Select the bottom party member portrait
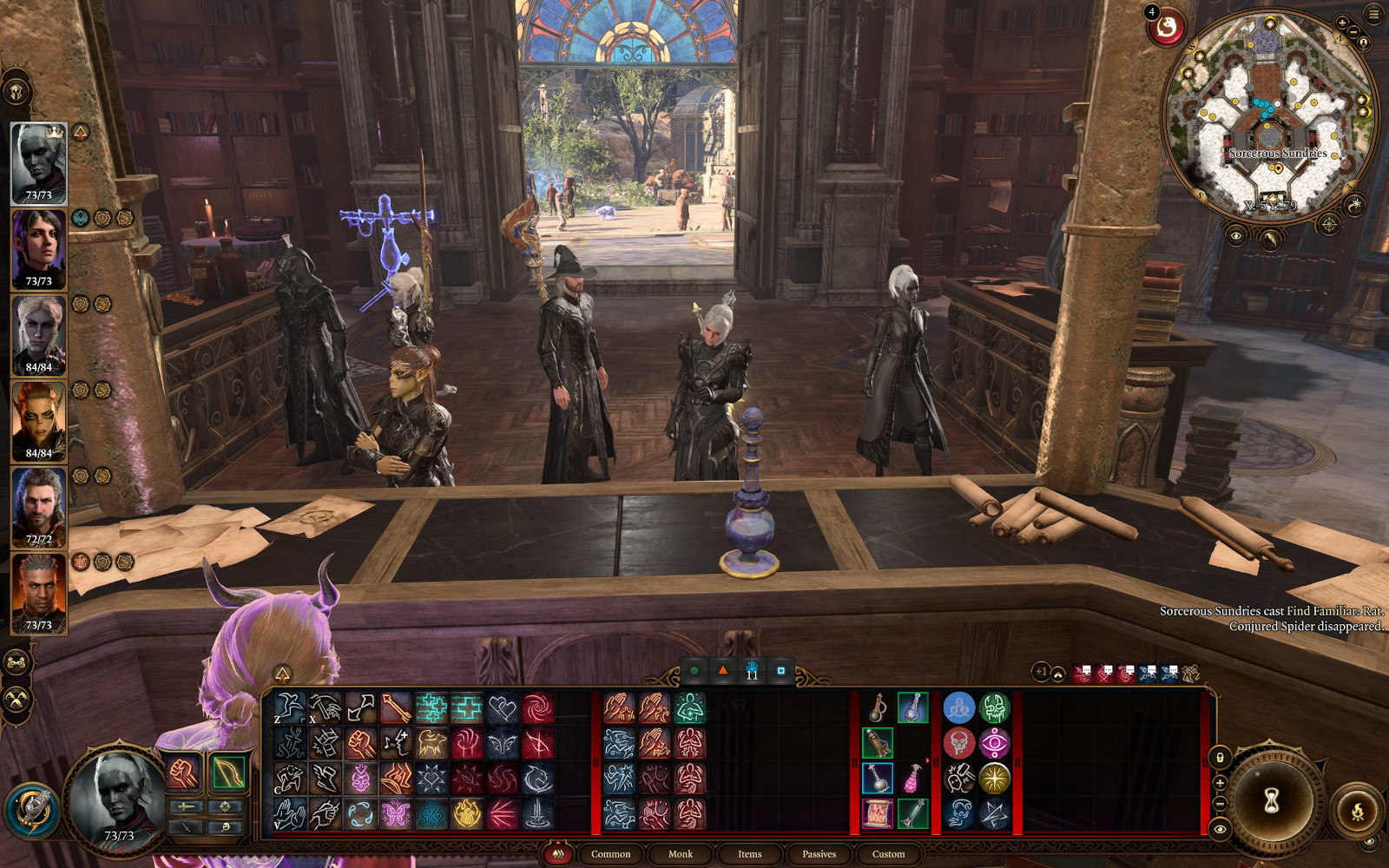 tap(39, 594)
